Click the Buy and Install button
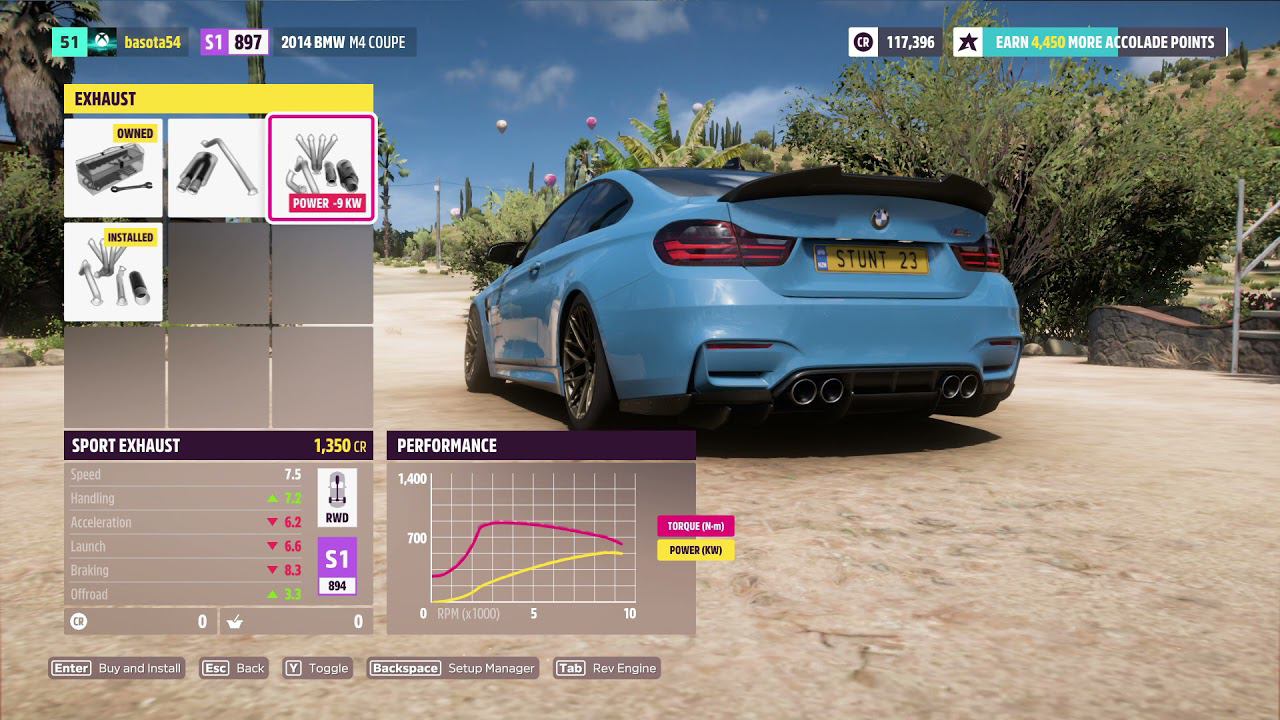1280x720 pixels. (x=117, y=668)
